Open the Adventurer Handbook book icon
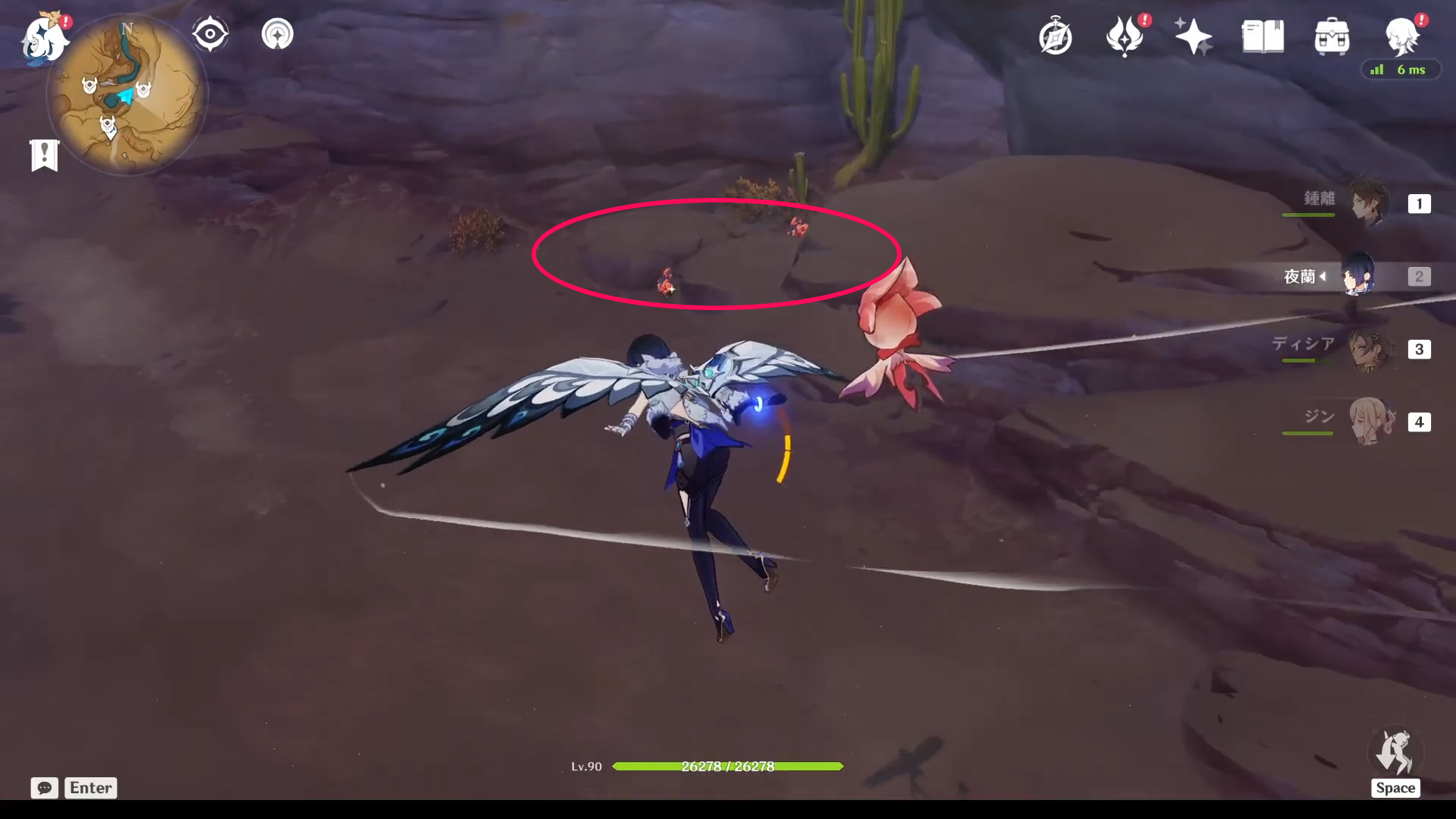This screenshot has width=1456, height=819. click(1262, 36)
